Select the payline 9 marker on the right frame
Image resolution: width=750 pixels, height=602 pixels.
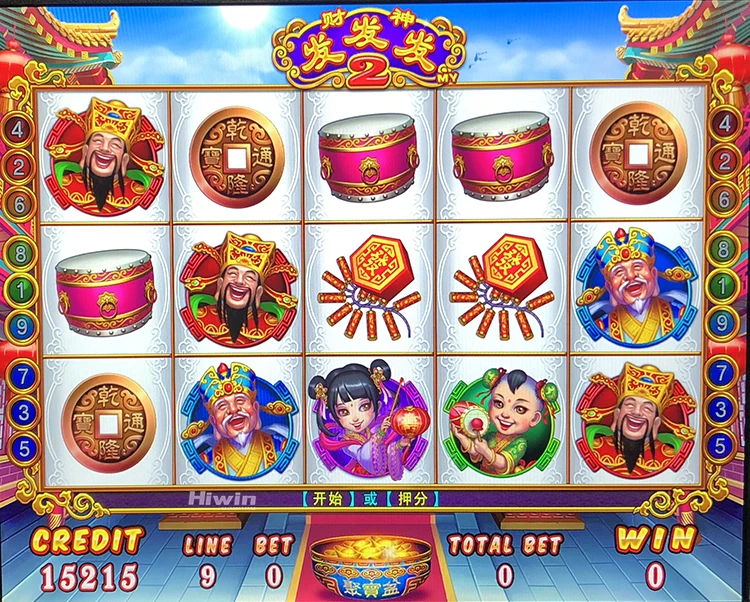[722, 322]
